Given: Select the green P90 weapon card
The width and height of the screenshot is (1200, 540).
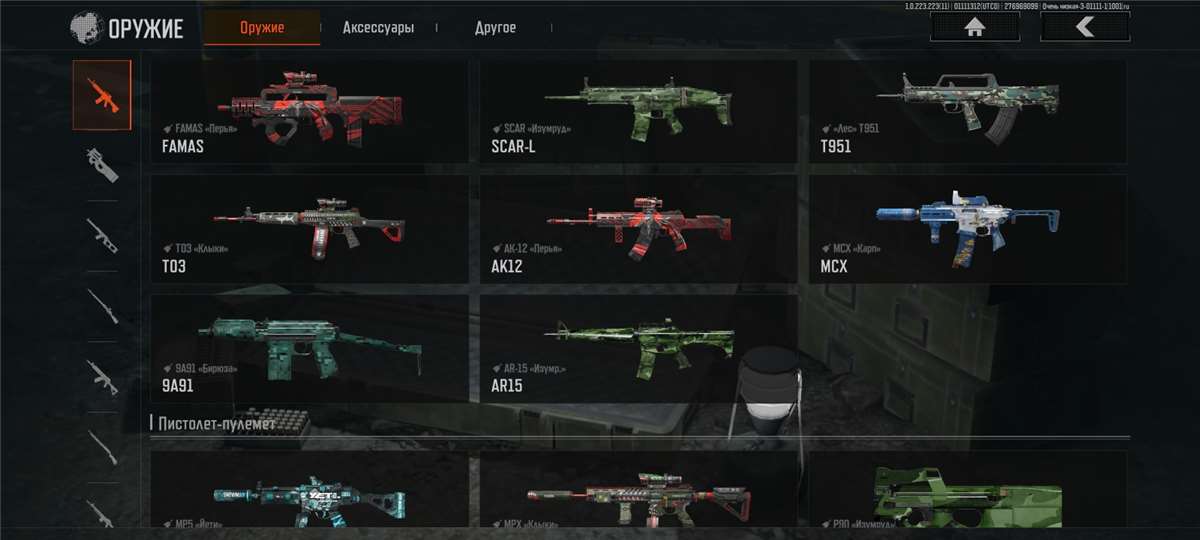Looking at the screenshot, I should pos(967,490).
